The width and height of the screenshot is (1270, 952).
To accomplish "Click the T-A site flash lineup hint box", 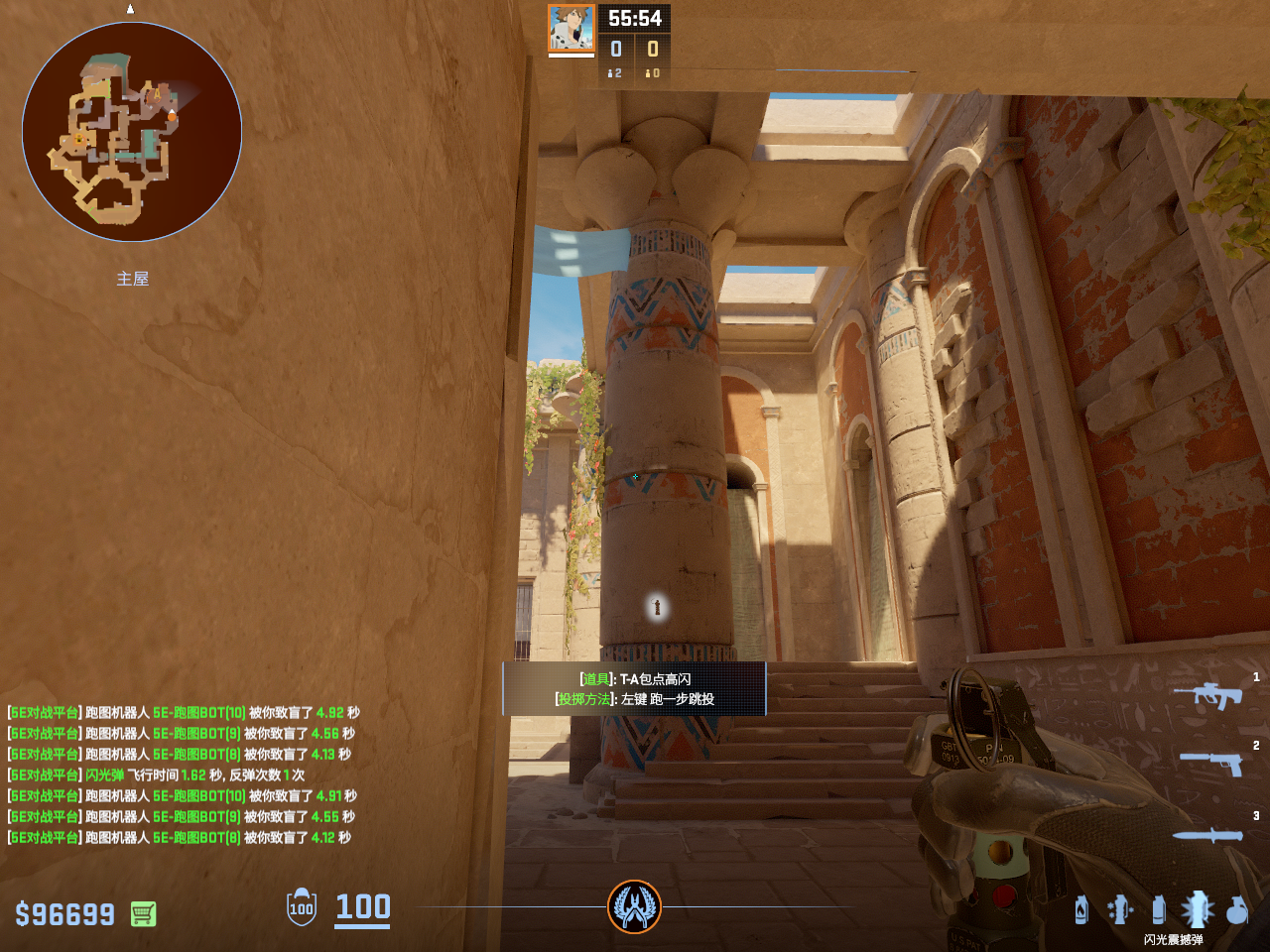I will (634, 688).
